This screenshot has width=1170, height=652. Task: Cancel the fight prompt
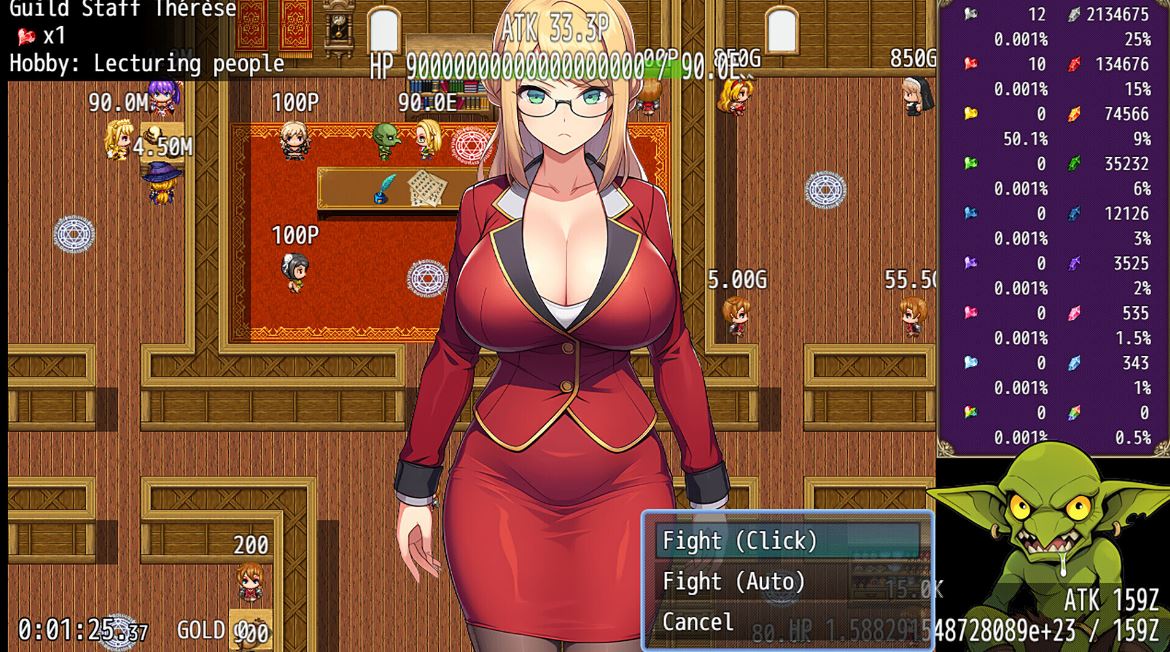(698, 622)
